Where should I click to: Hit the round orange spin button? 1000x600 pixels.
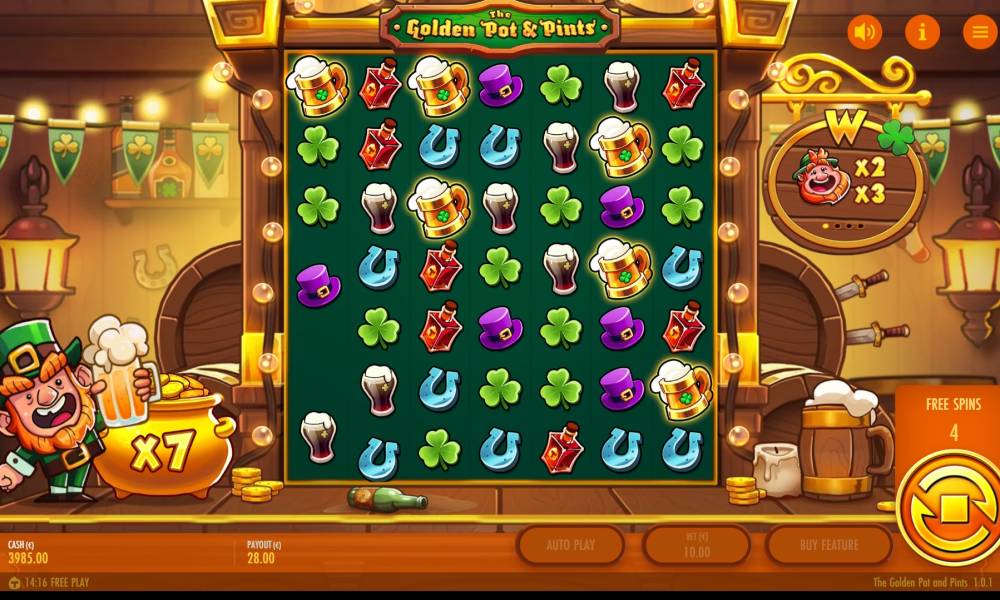pyautogui.click(x=950, y=508)
